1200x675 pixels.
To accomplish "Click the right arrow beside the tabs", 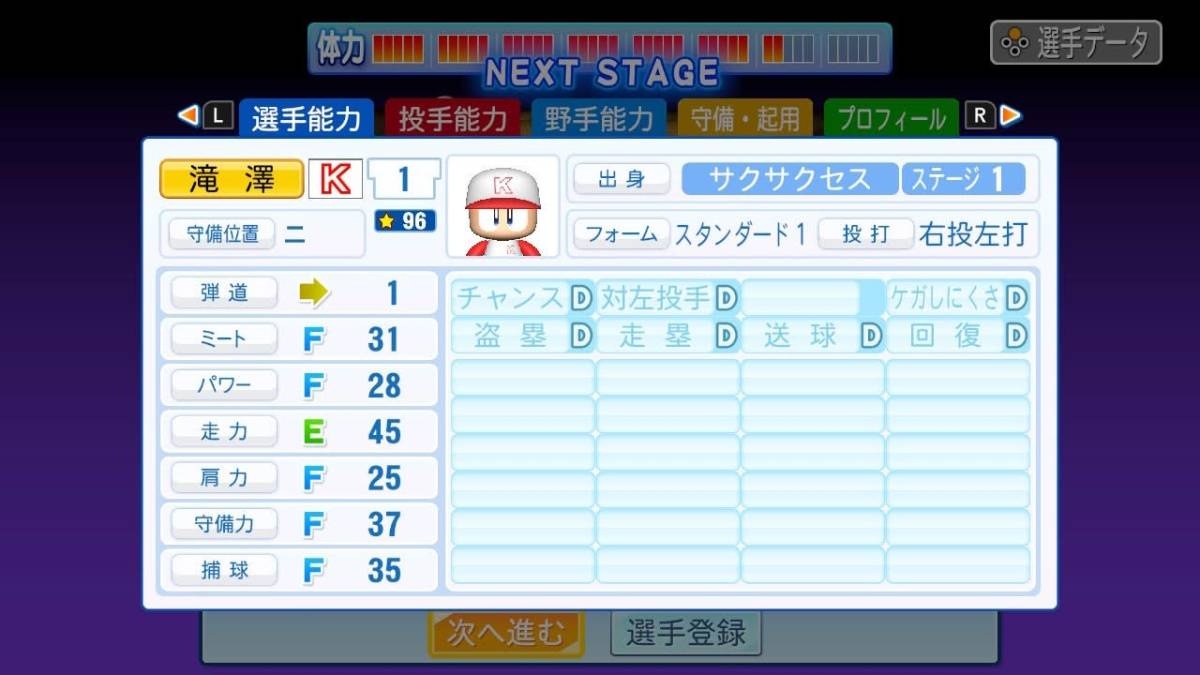I will tap(1012, 116).
